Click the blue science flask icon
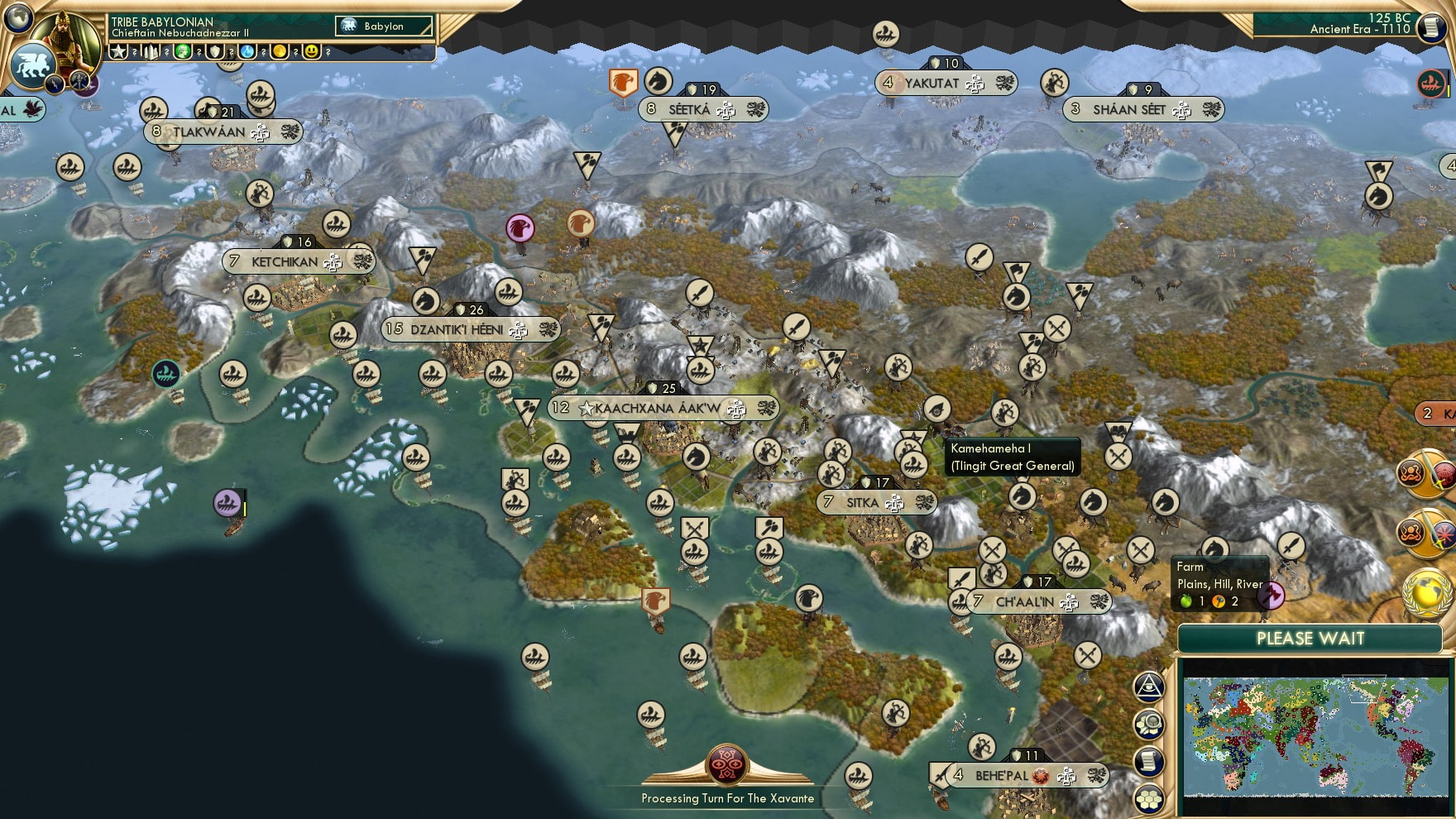 tap(247, 52)
